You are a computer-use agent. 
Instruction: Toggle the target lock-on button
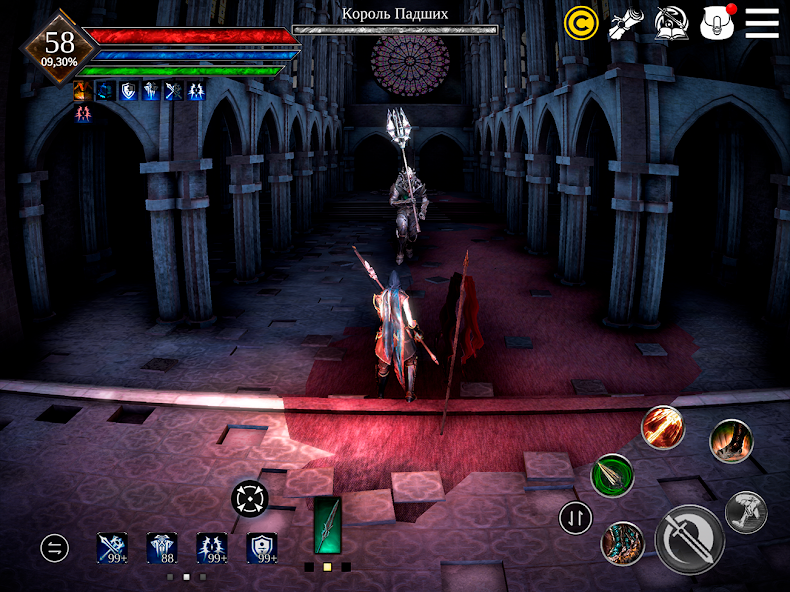[249, 498]
